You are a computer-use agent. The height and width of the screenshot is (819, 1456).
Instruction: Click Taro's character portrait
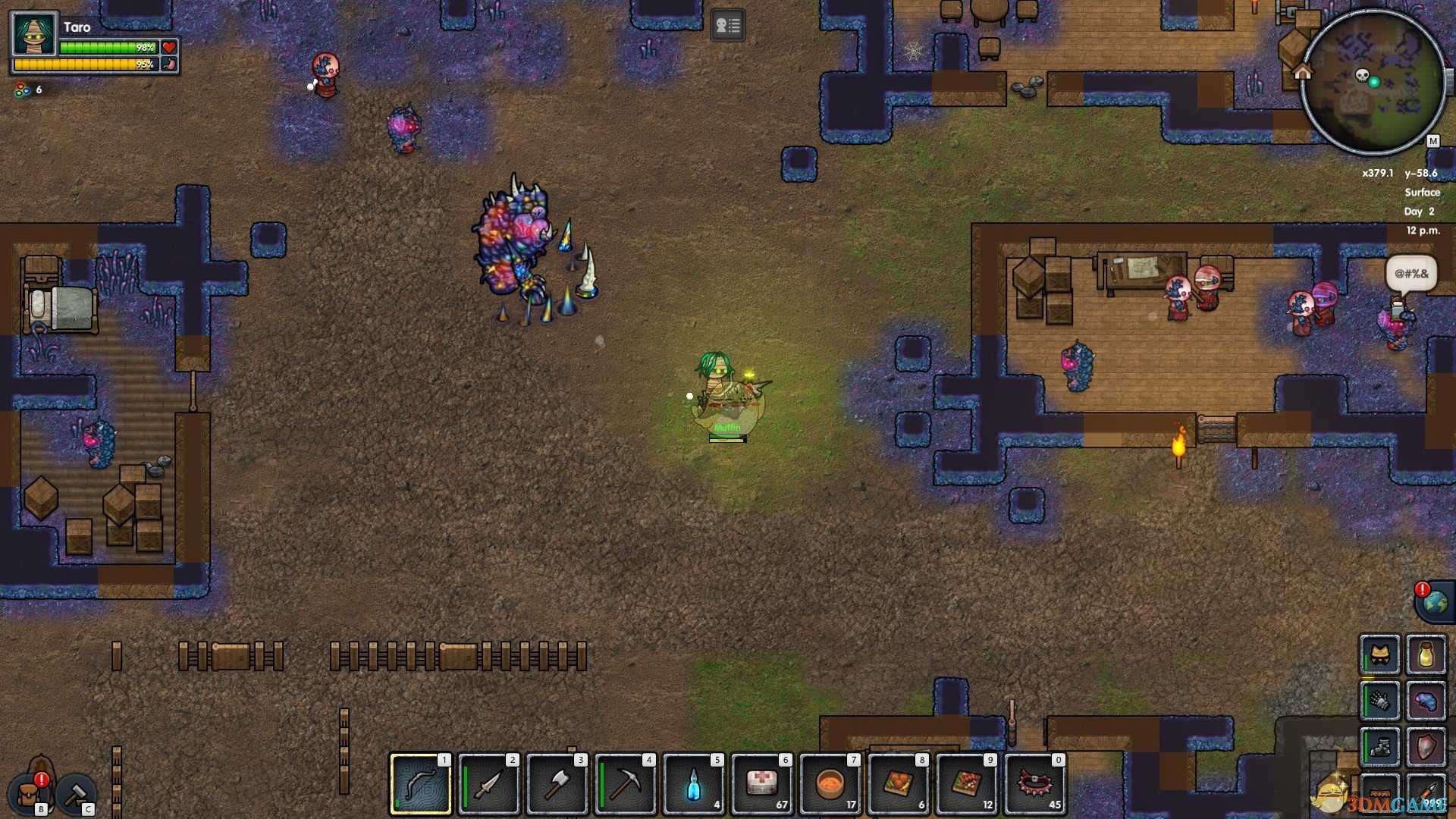tap(34, 36)
